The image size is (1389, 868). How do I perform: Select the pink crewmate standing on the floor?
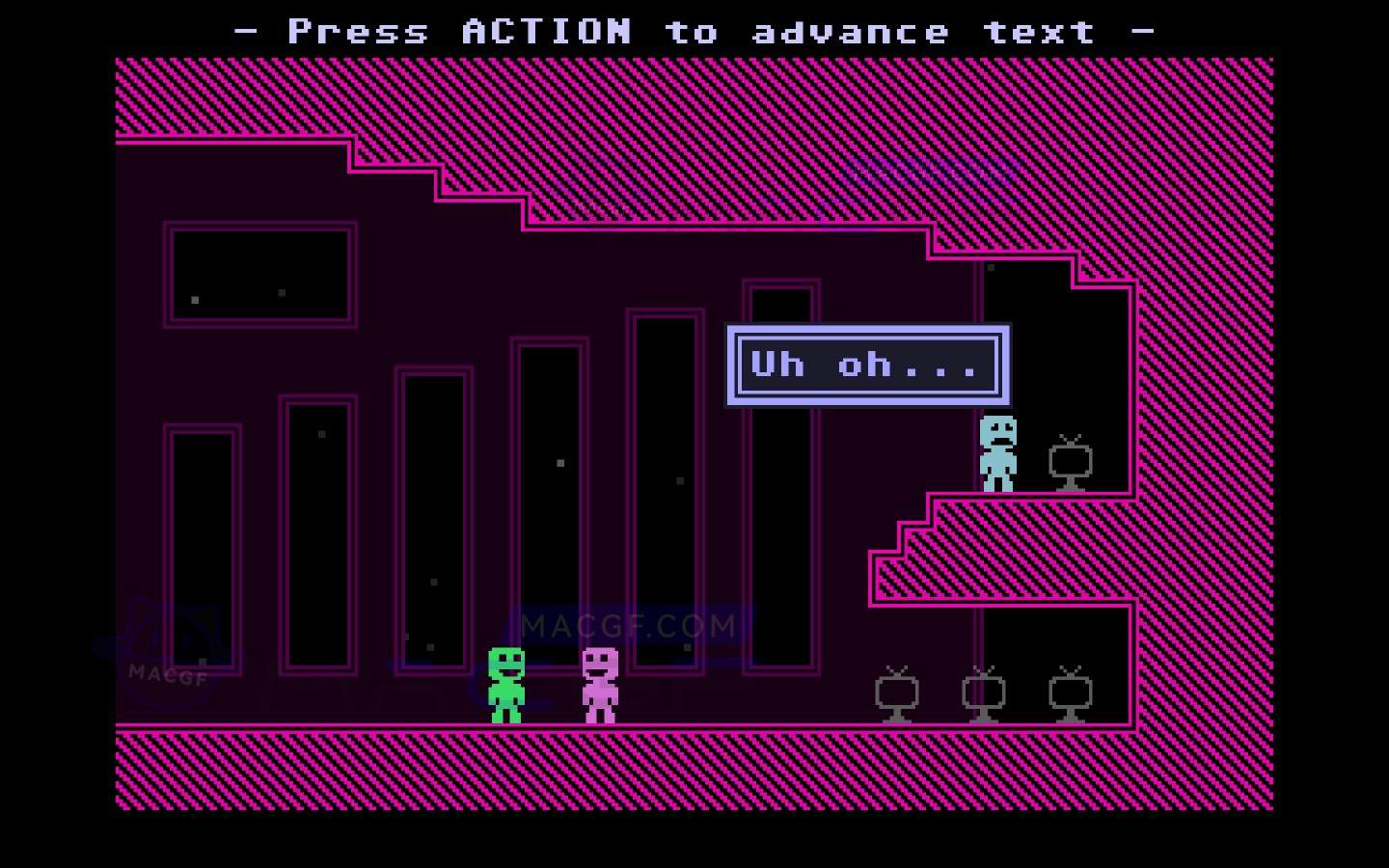coord(599,685)
